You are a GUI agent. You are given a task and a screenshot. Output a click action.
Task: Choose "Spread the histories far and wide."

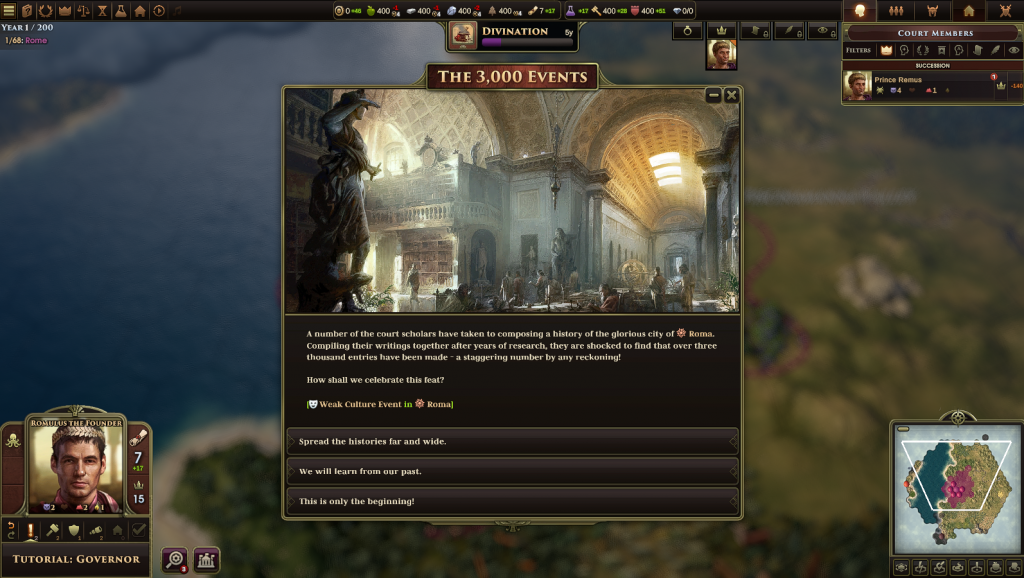(x=512, y=441)
